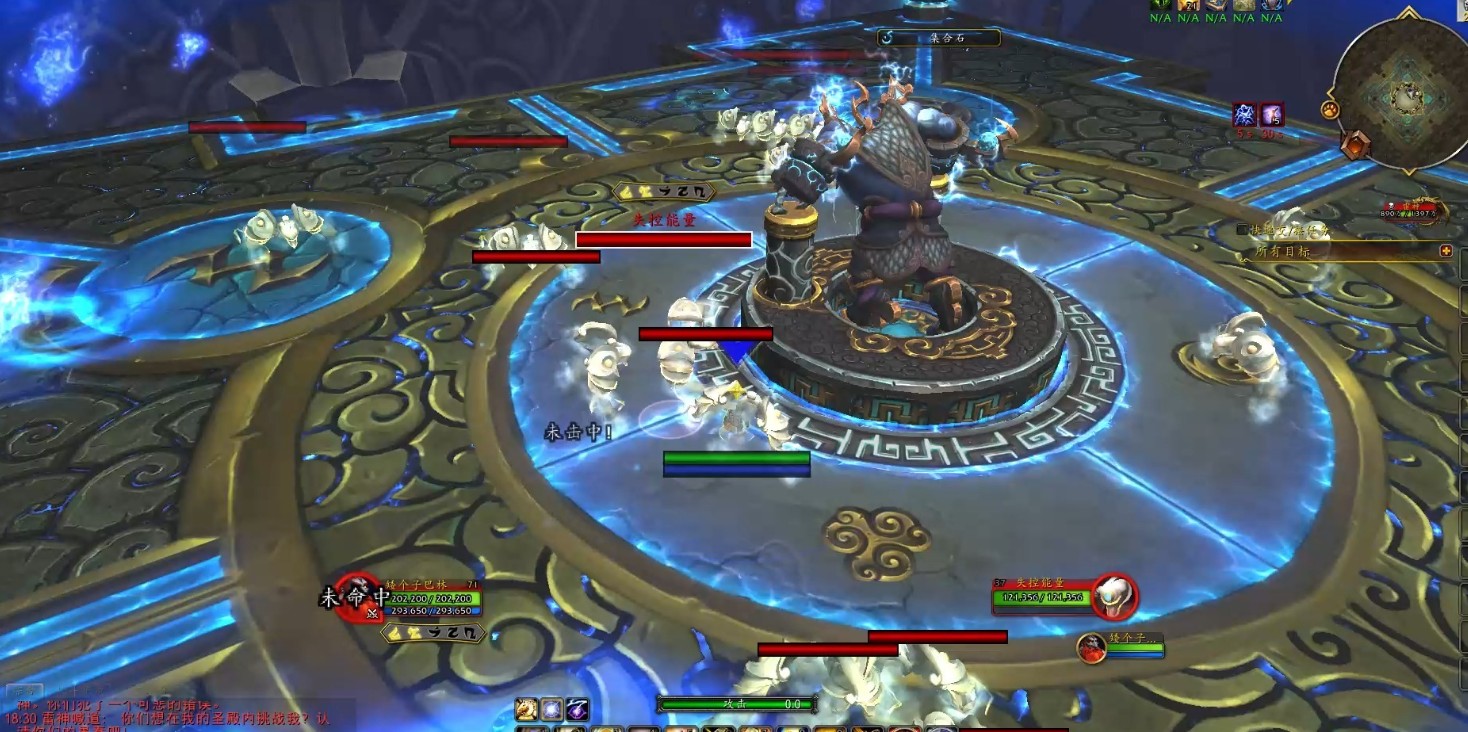1468x732 pixels.
Task: Click the 集合石 meeting stone bar
Action: tap(938, 38)
